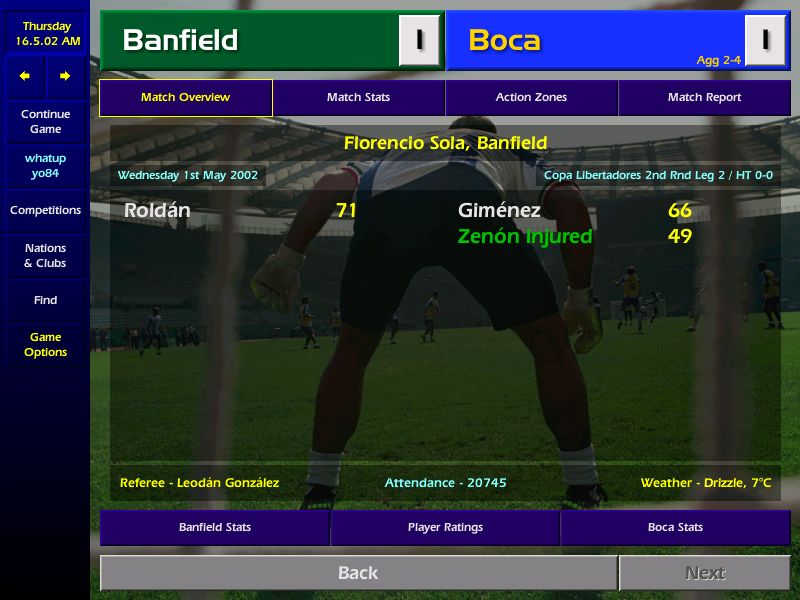Viewport: 800px width, 600px height.
Task: Show the Action Zones tab
Action: tap(531, 98)
